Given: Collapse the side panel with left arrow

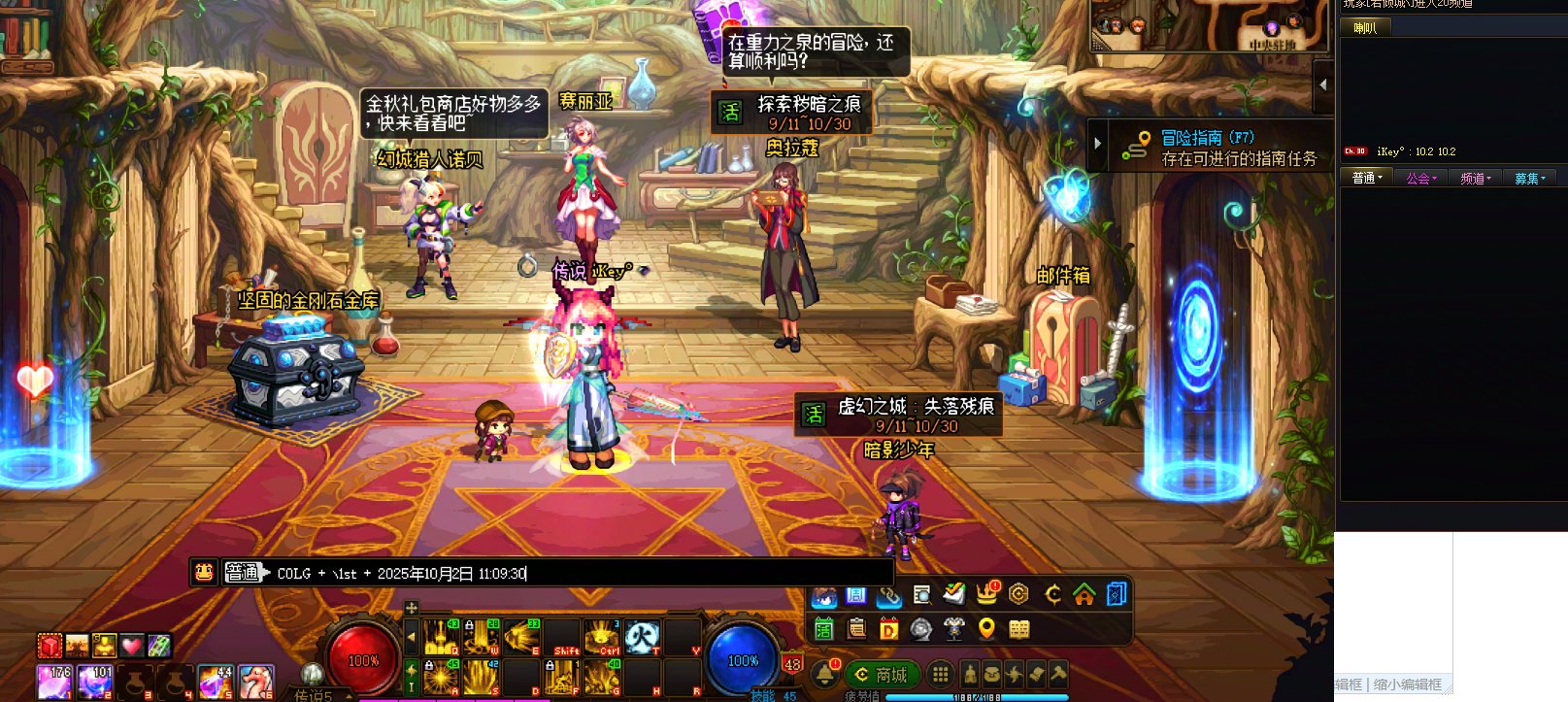Looking at the screenshot, I should click(x=1321, y=84).
